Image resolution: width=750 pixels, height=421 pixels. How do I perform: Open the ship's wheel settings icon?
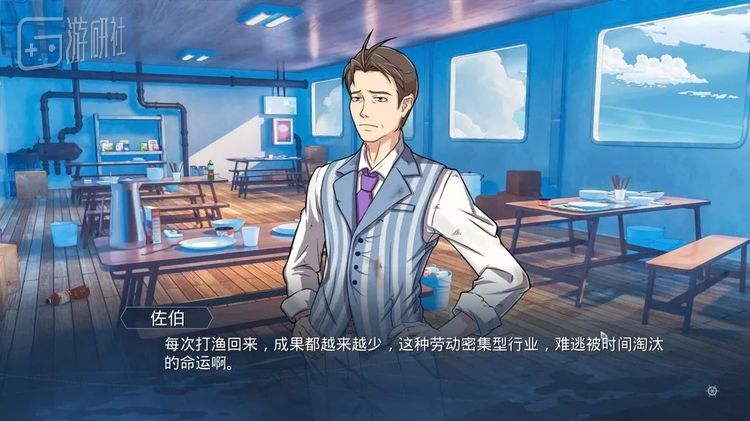[x=711, y=391]
